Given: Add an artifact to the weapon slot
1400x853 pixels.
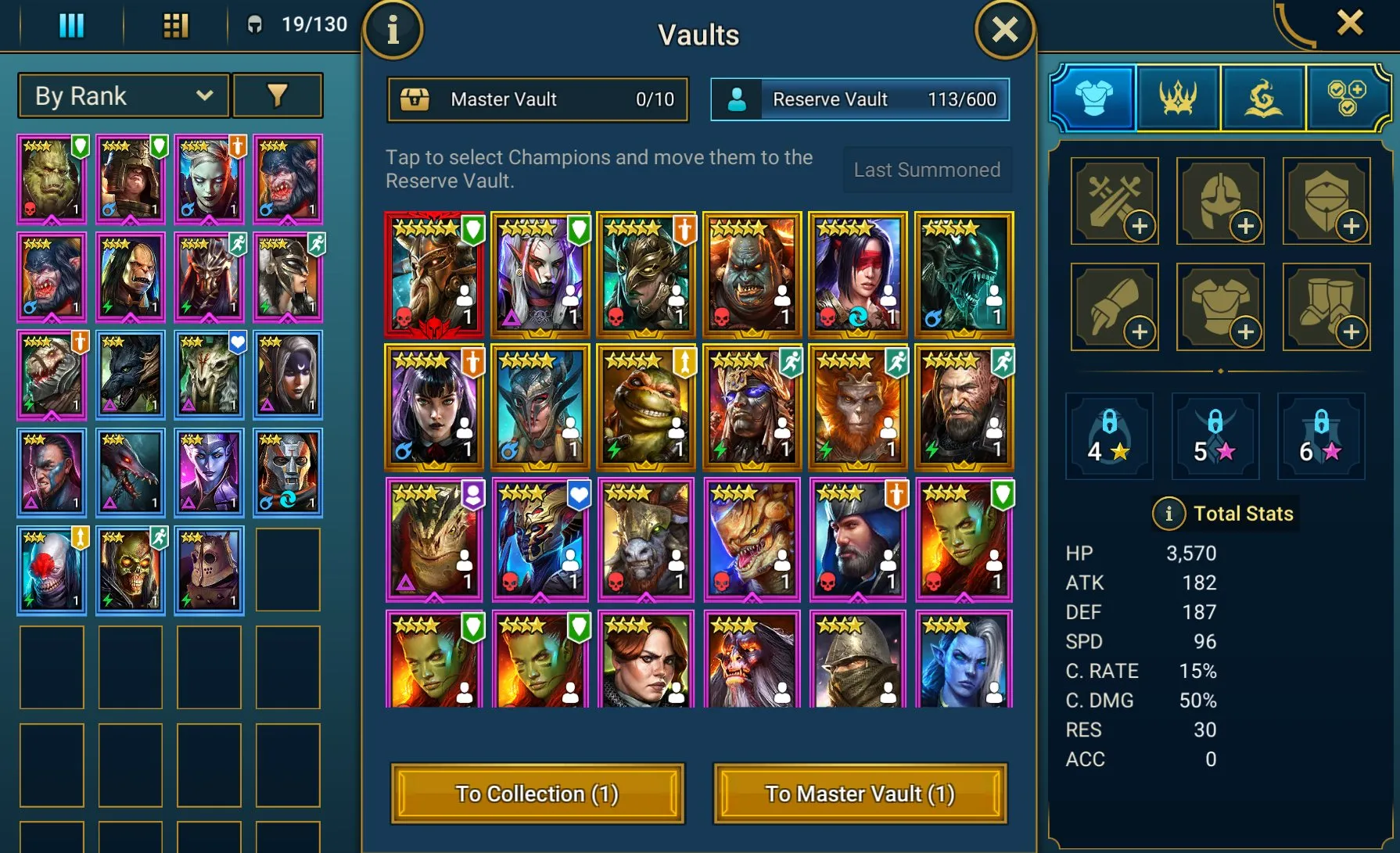Looking at the screenshot, I should tap(1114, 201).
